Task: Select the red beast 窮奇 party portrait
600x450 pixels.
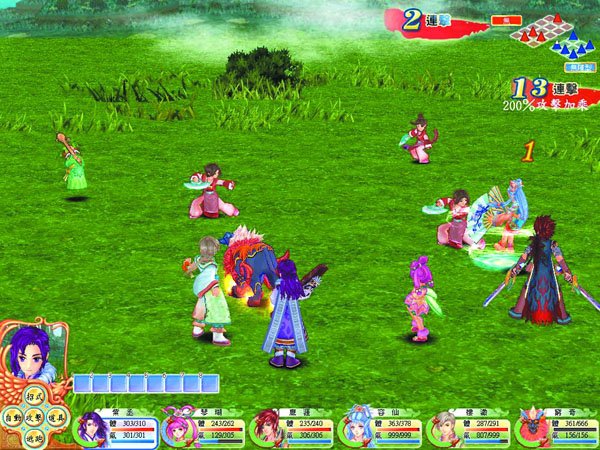Action: 533,427
